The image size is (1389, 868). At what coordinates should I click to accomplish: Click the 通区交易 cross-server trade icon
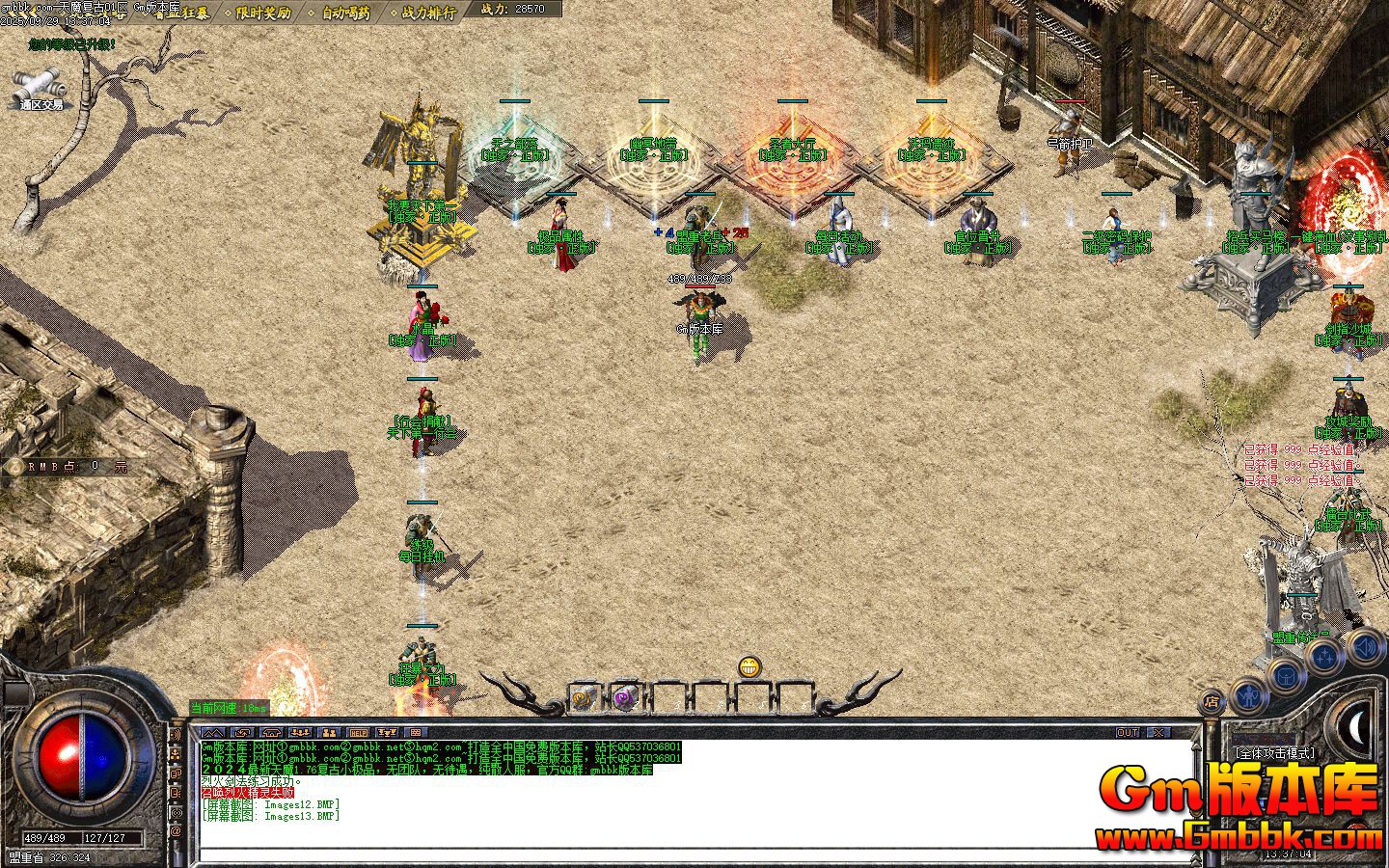click(x=41, y=87)
